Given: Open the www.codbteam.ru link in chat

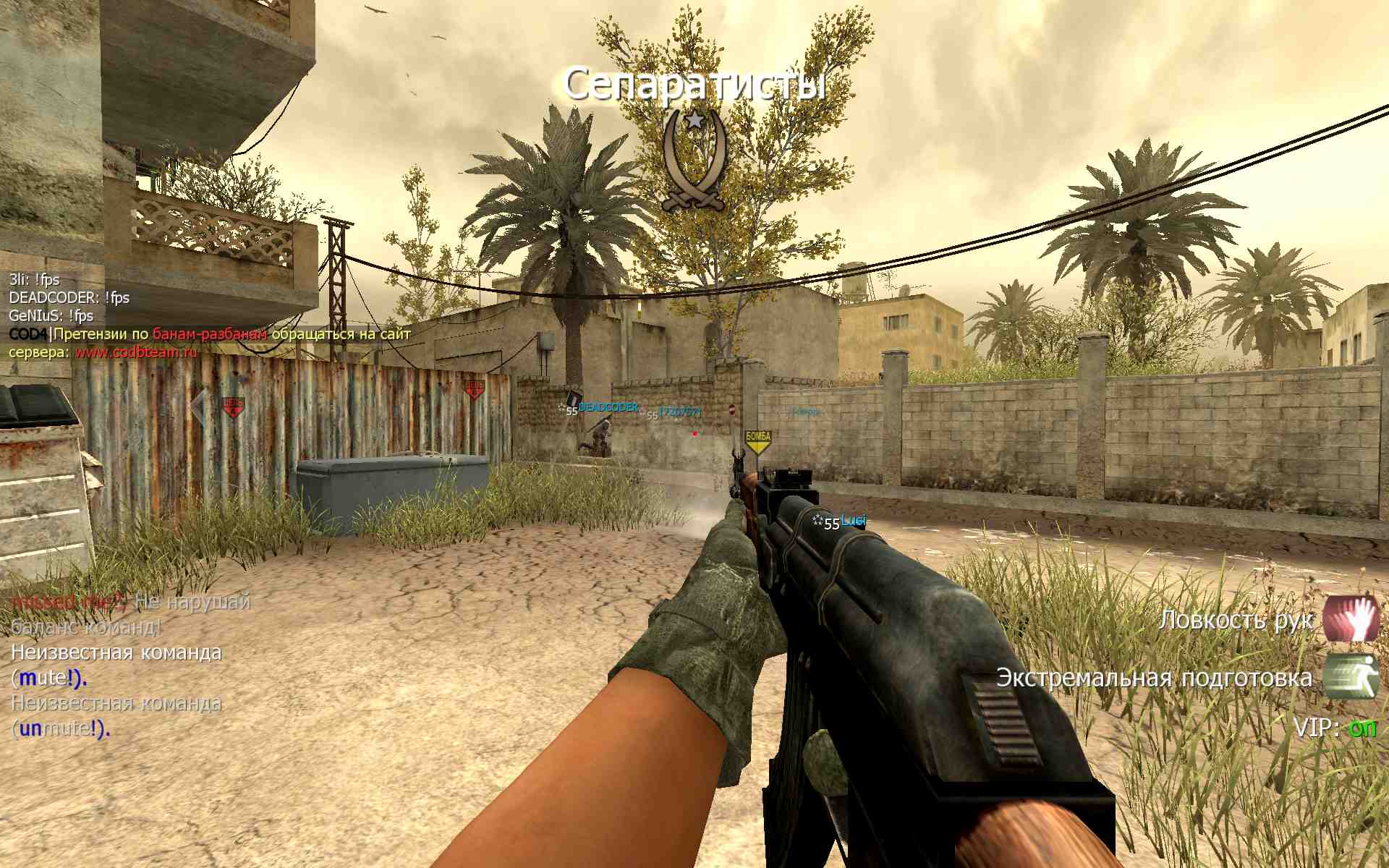Looking at the screenshot, I should [x=136, y=352].
